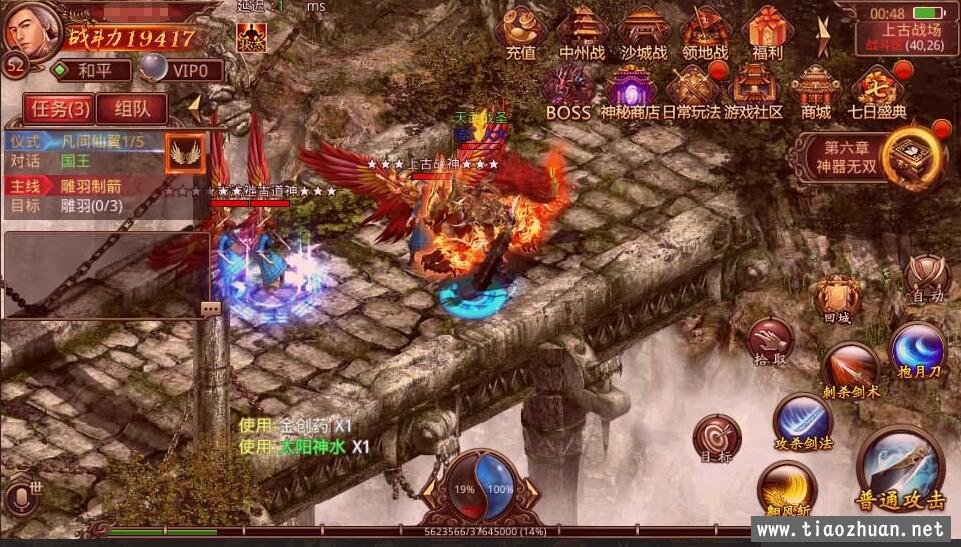Open the 领地战 territory war
This screenshot has width=961, height=547.
[x=705, y=31]
